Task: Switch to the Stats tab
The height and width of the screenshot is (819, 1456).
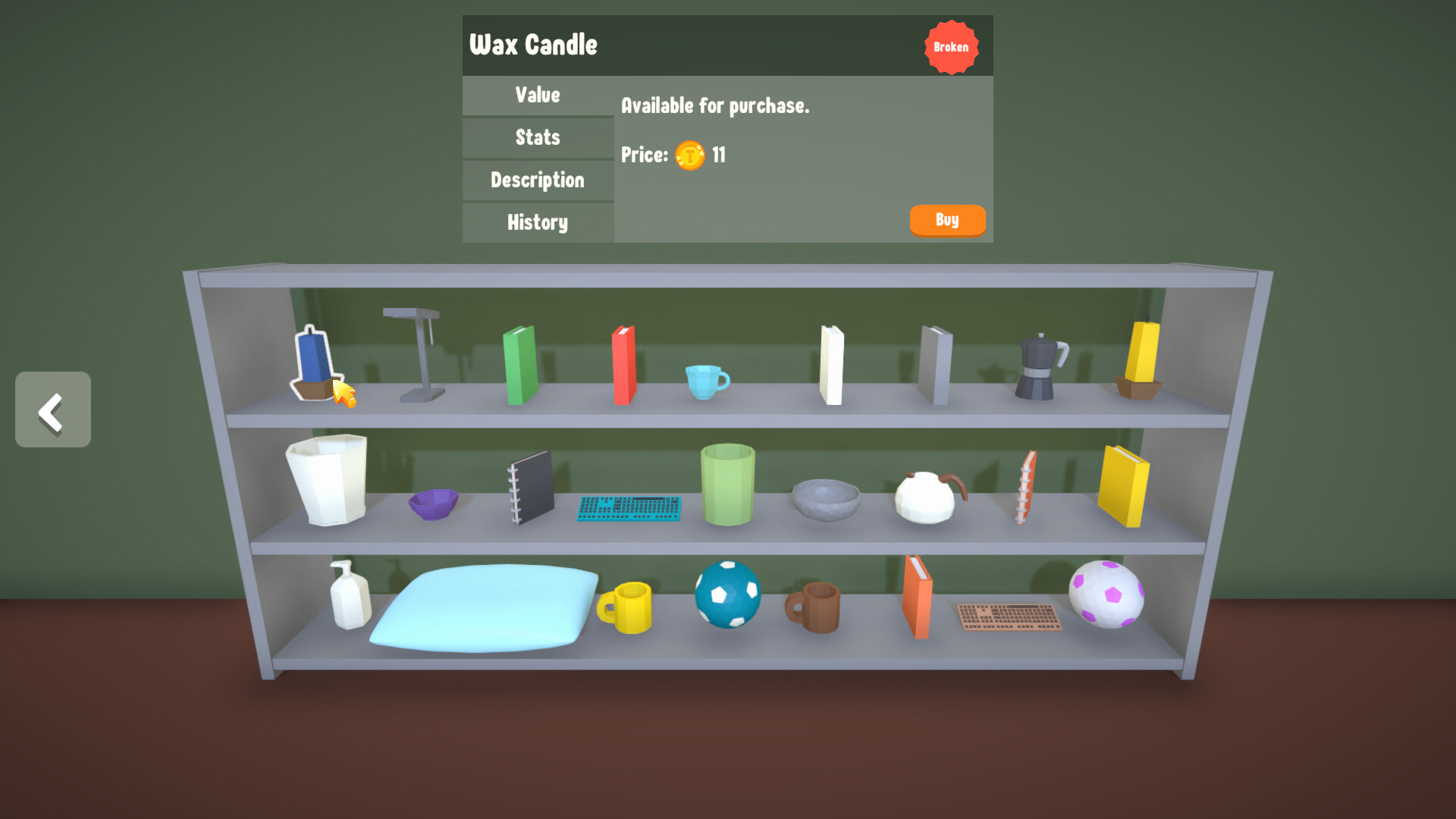Action: point(537,137)
